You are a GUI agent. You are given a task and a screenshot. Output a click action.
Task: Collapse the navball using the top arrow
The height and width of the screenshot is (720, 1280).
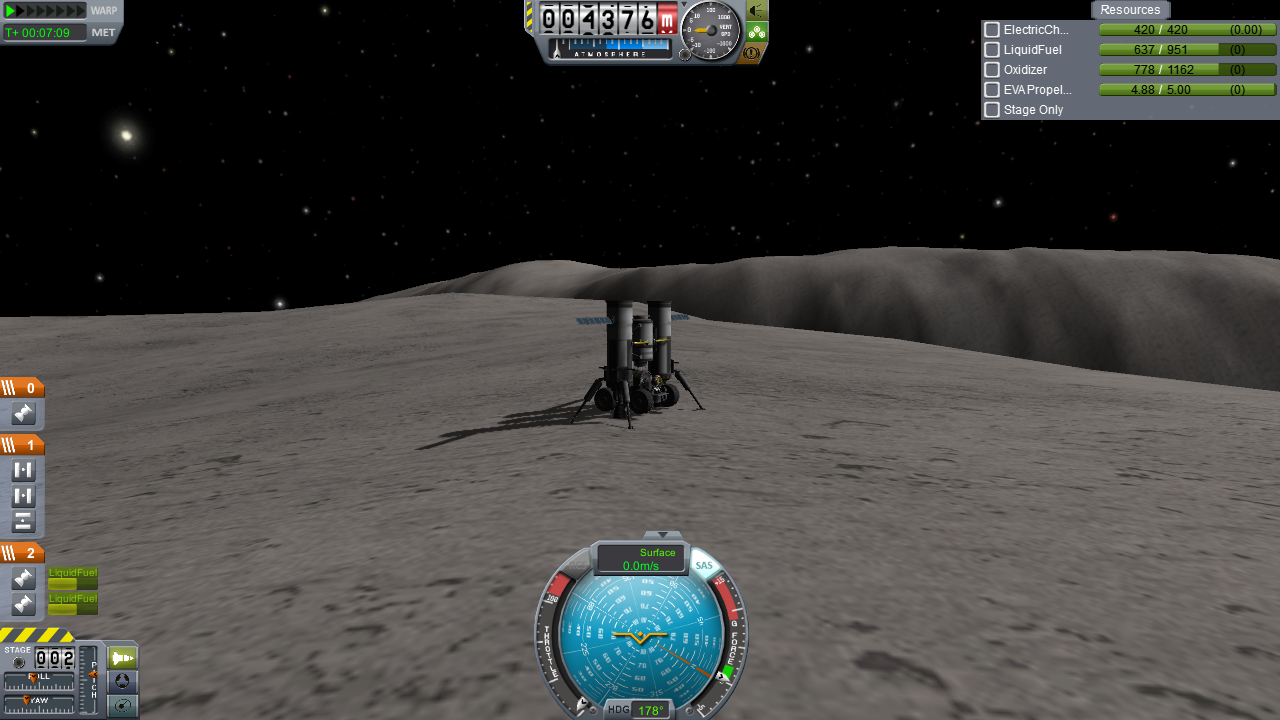[x=662, y=535]
